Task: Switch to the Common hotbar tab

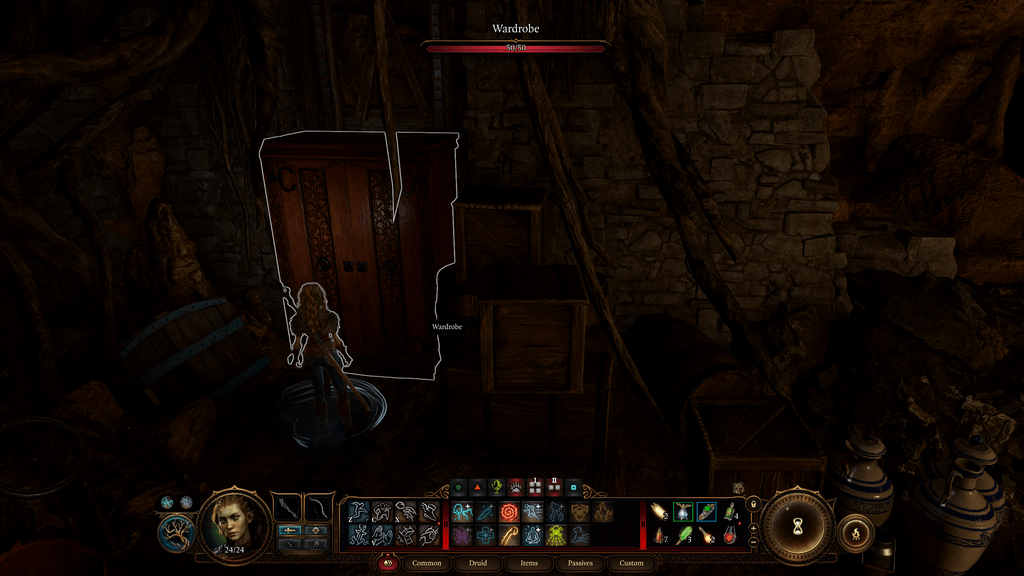Action: (x=427, y=563)
